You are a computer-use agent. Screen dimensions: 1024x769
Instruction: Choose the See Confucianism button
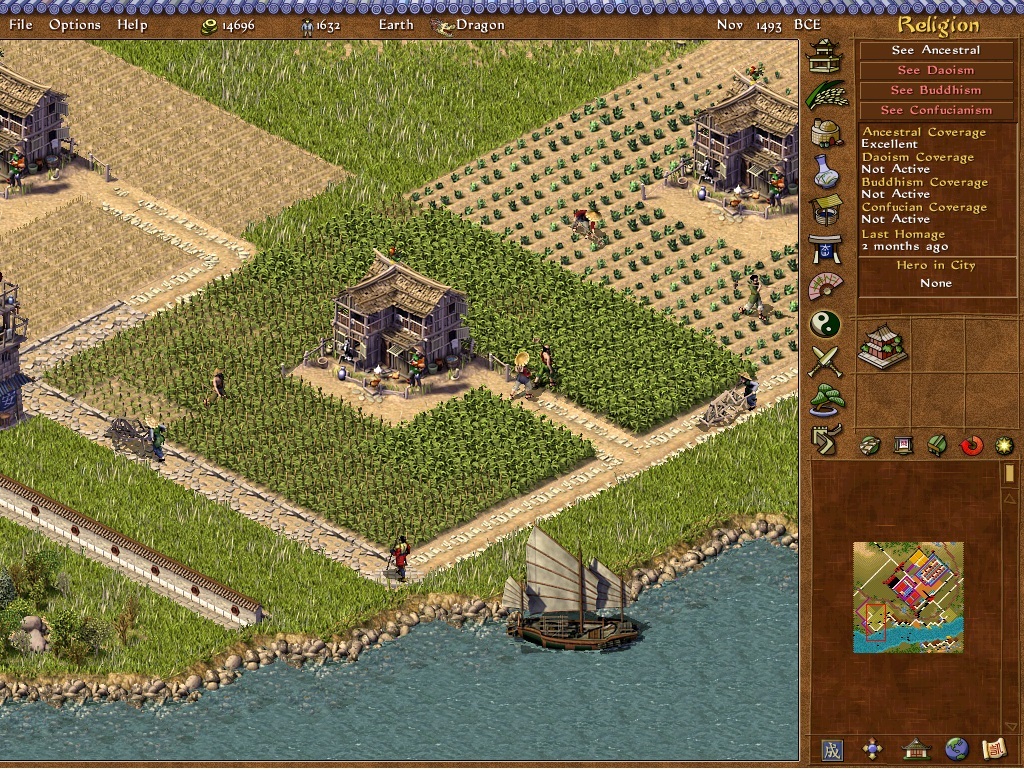coord(936,110)
